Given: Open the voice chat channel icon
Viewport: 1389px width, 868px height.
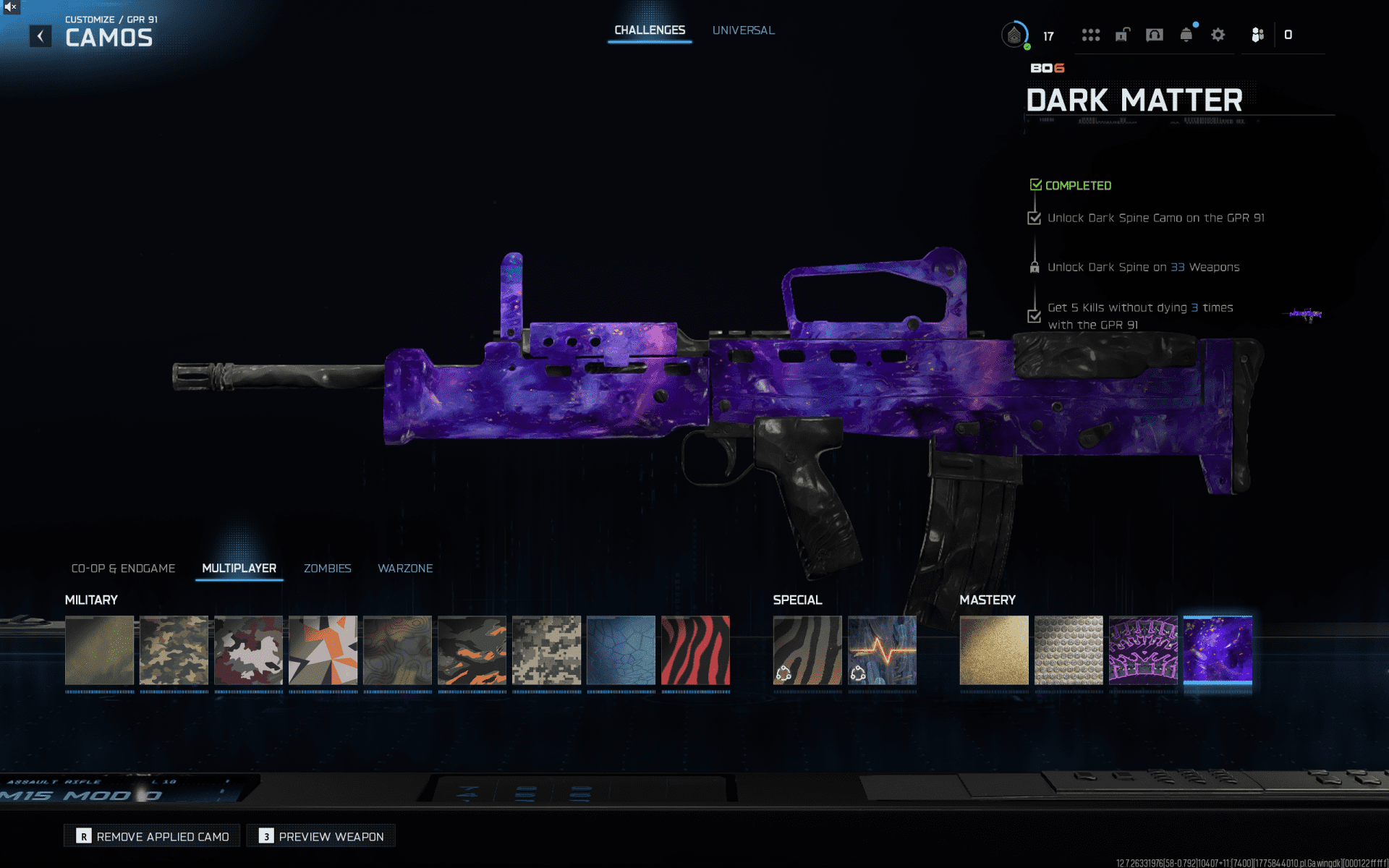Looking at the screenshot, I should (1154, 35).
